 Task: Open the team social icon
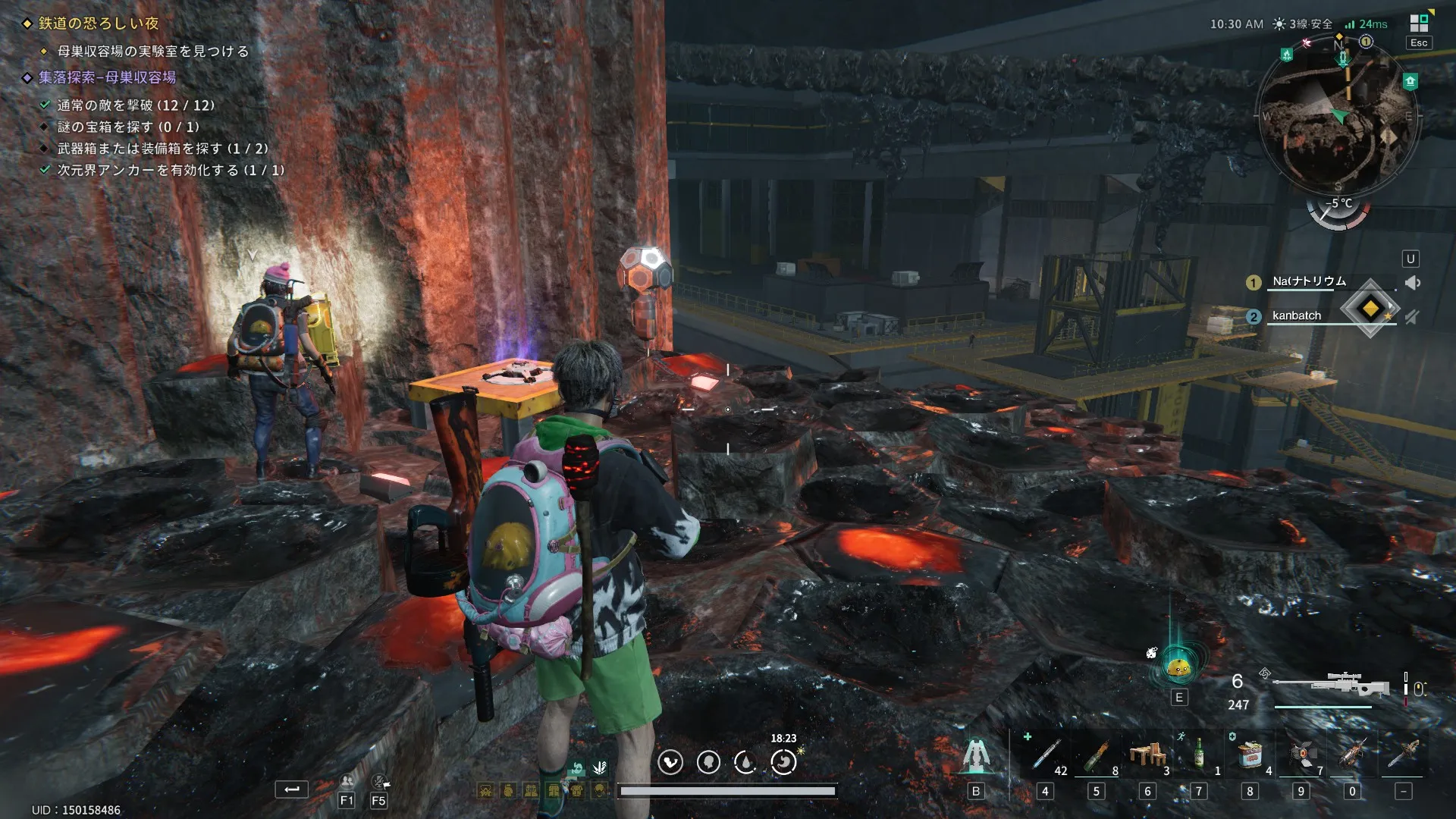coord(347,781)
